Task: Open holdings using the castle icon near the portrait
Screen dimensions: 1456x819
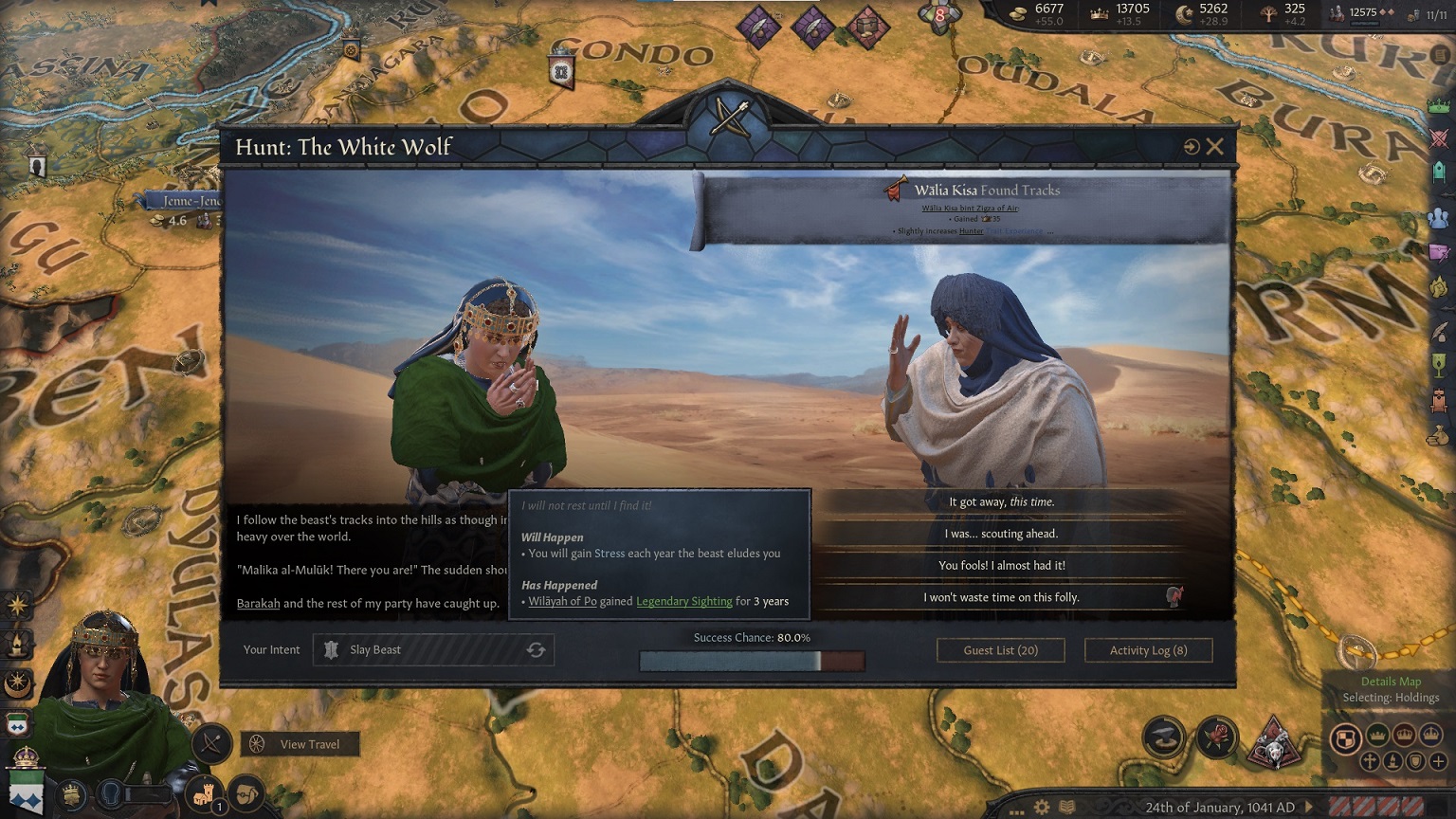Action: pyautogui.click(x=207, y=797)
